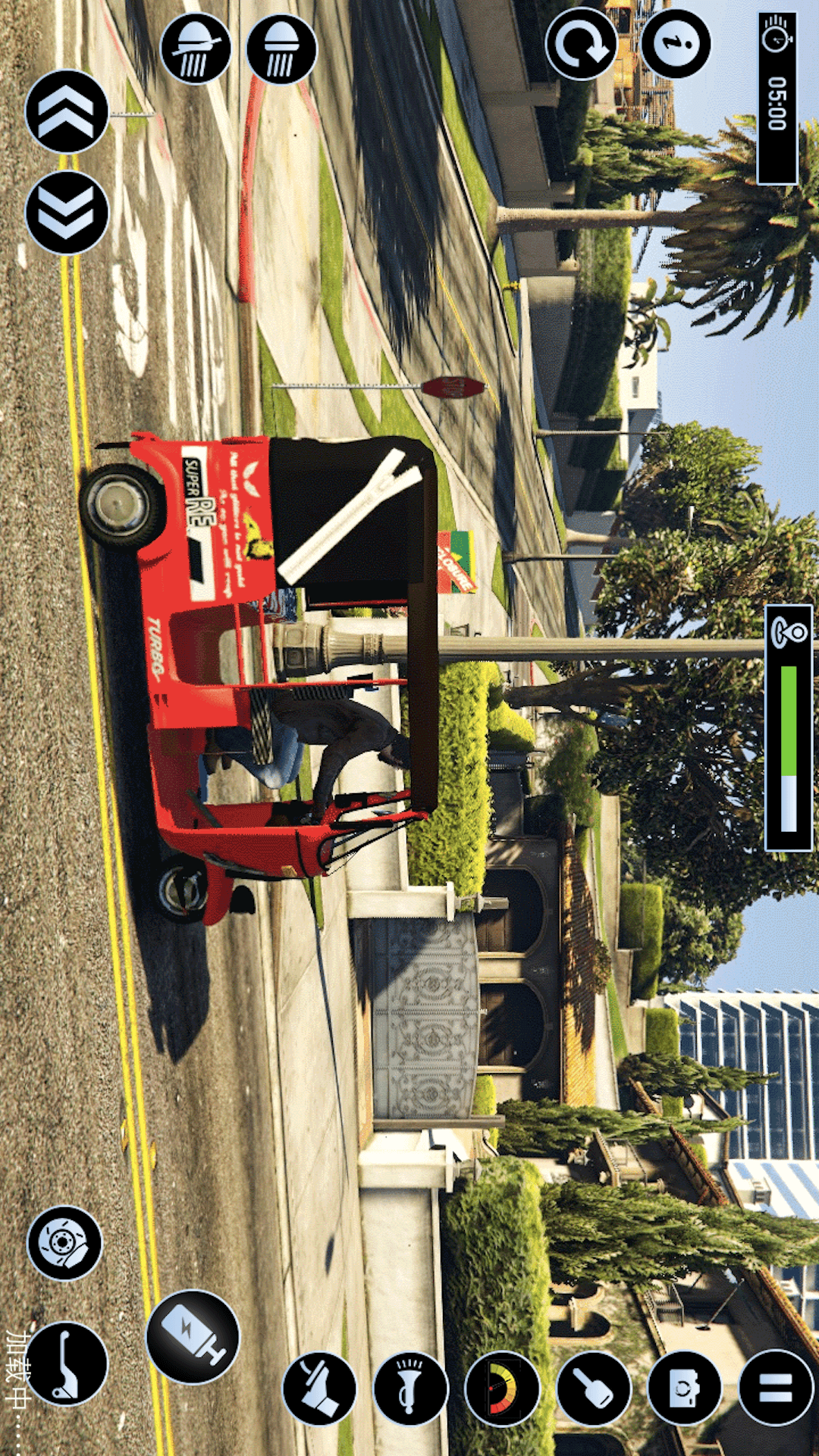
Task: Tap the speedometer gauge icon
Action: [502, 1389]
